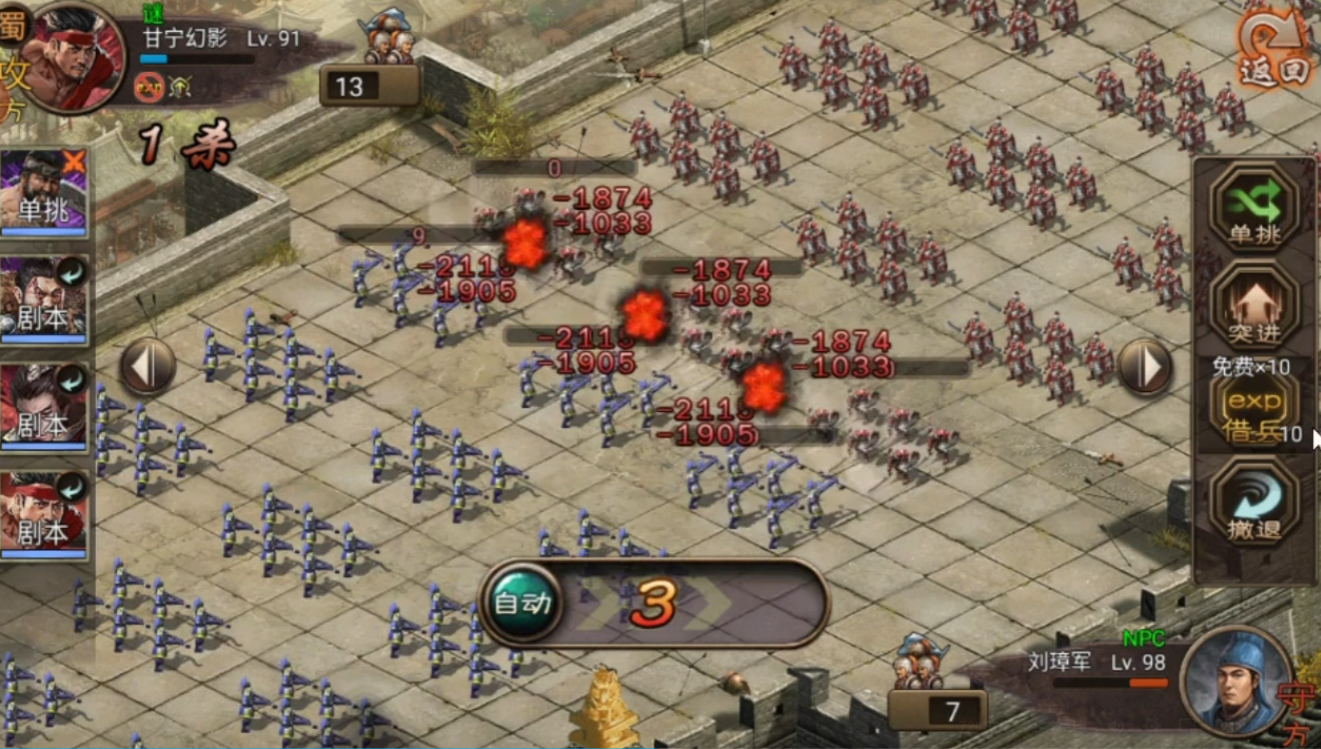View the 刘璋军 defender portrait
This screenshot has width=1321, height=749.
[x=1235, y=681]
